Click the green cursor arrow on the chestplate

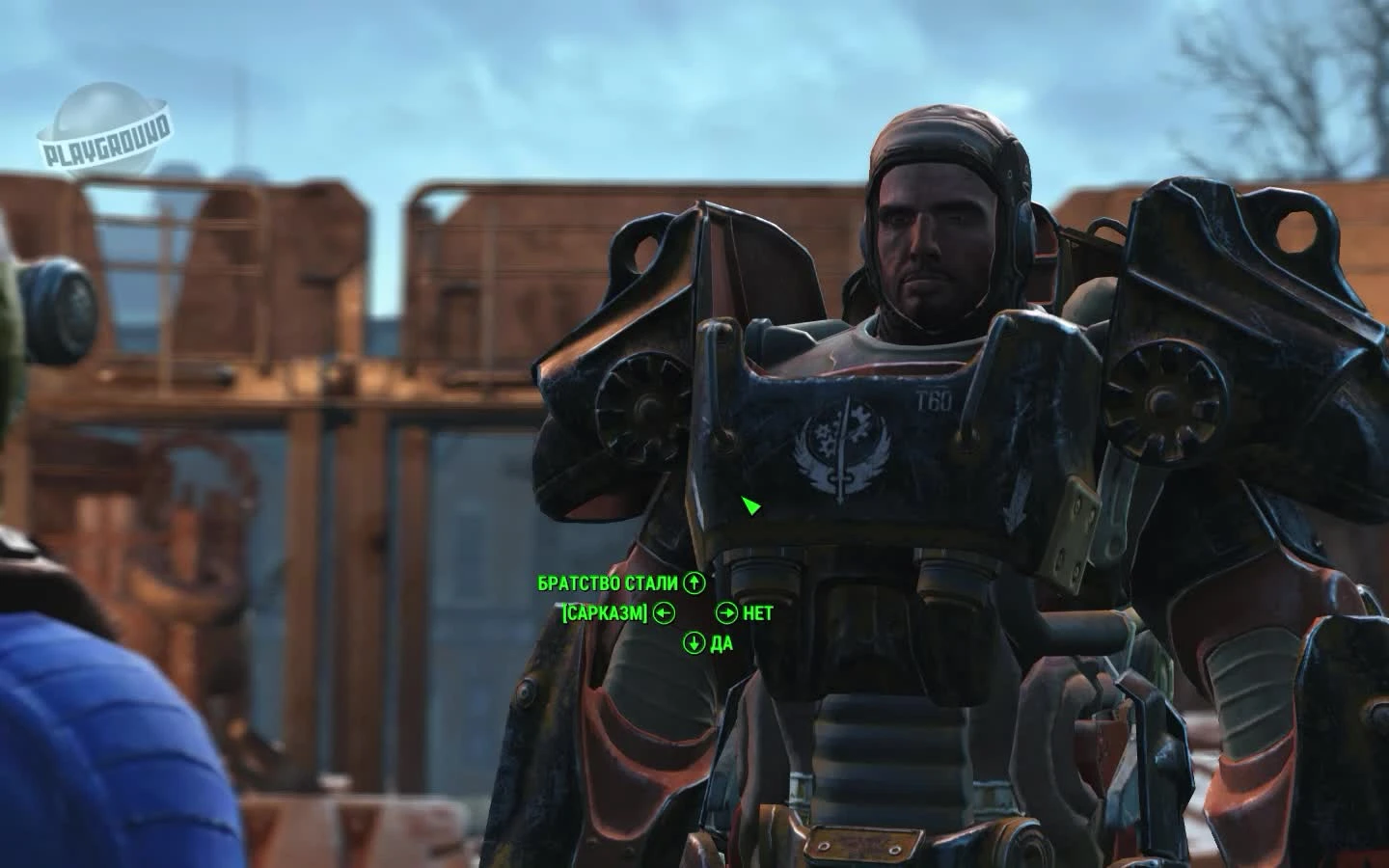tap(750, 506)
